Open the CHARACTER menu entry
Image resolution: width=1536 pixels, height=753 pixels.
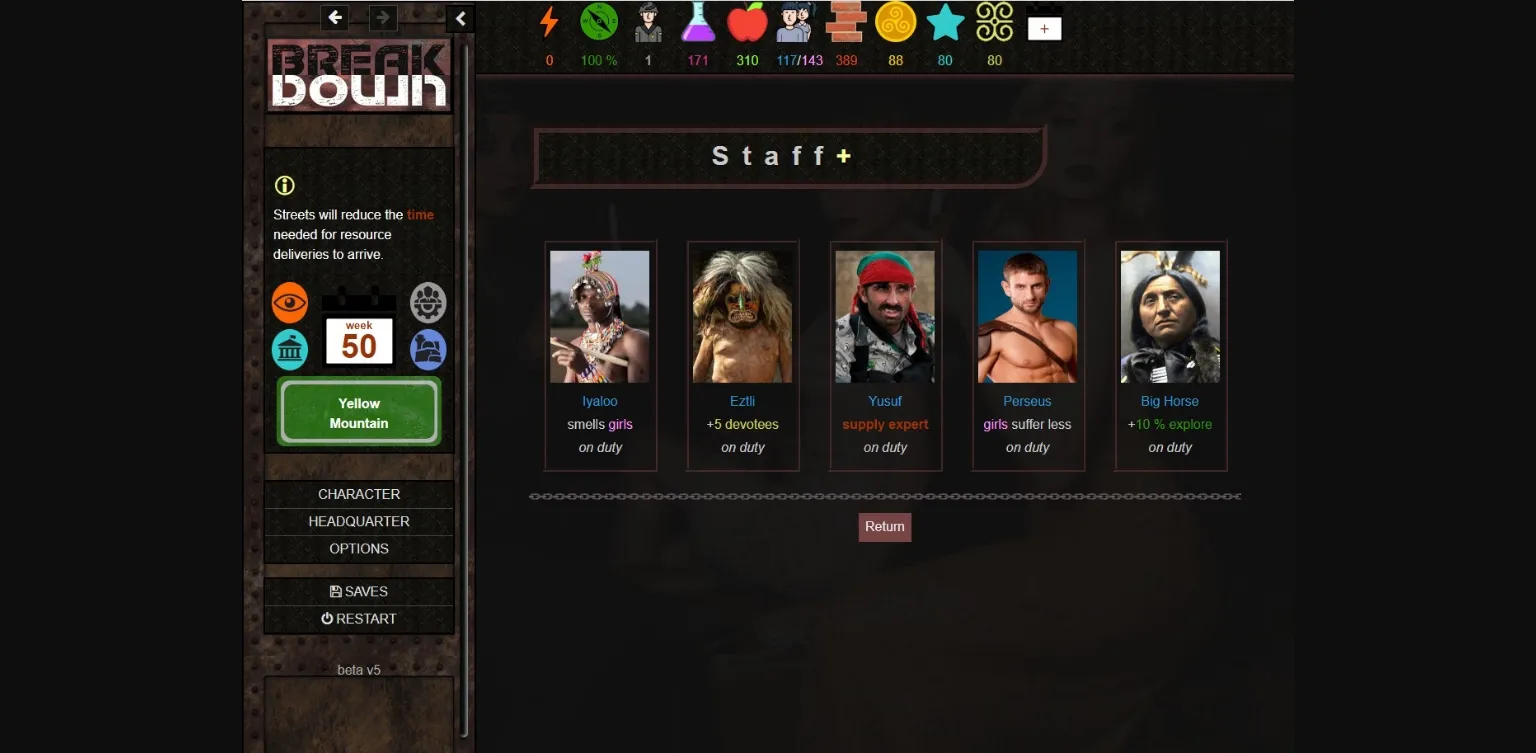pos(359,494)
